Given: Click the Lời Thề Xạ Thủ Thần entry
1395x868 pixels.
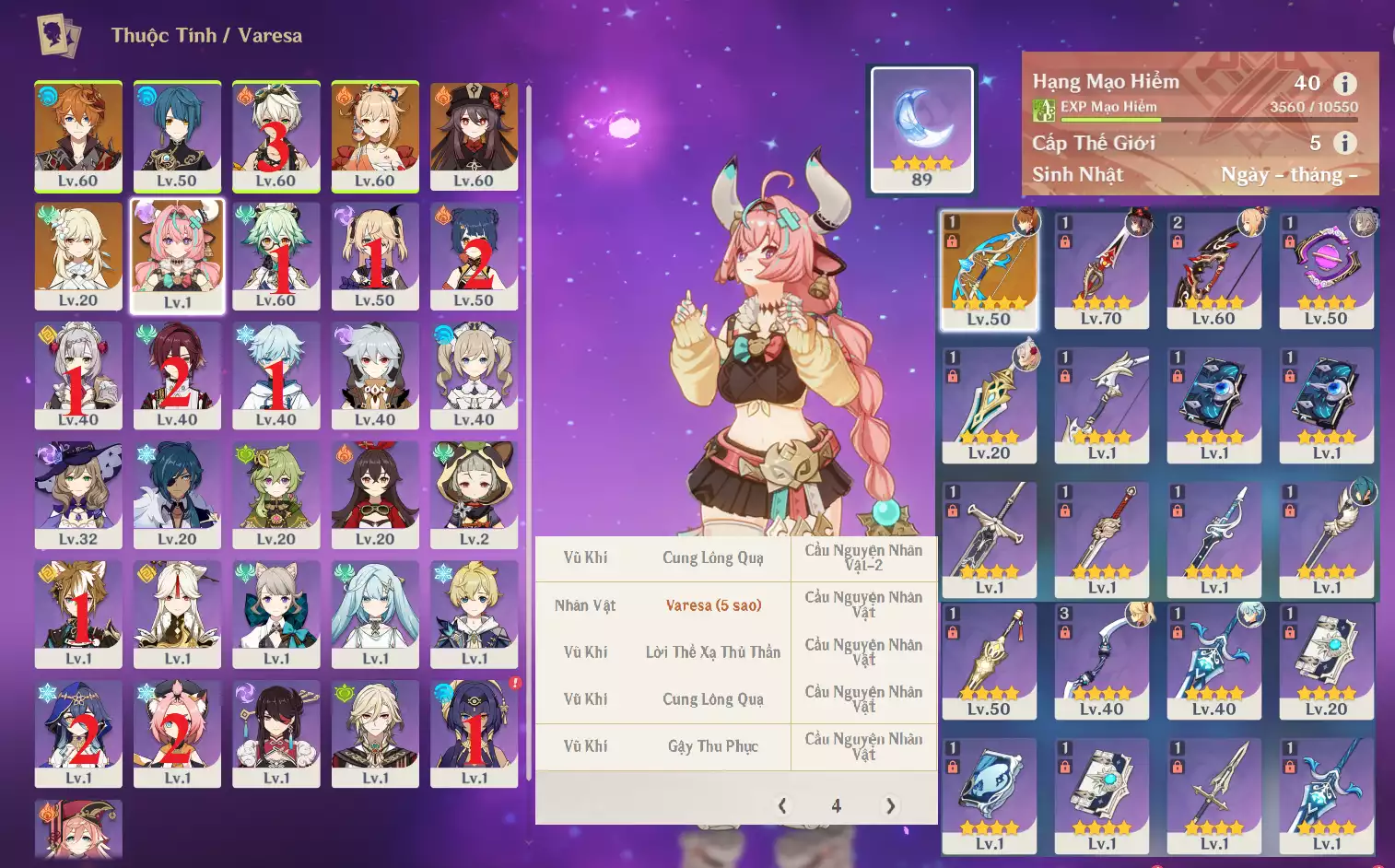Looking at the screenshot, I should pos(713,652).
